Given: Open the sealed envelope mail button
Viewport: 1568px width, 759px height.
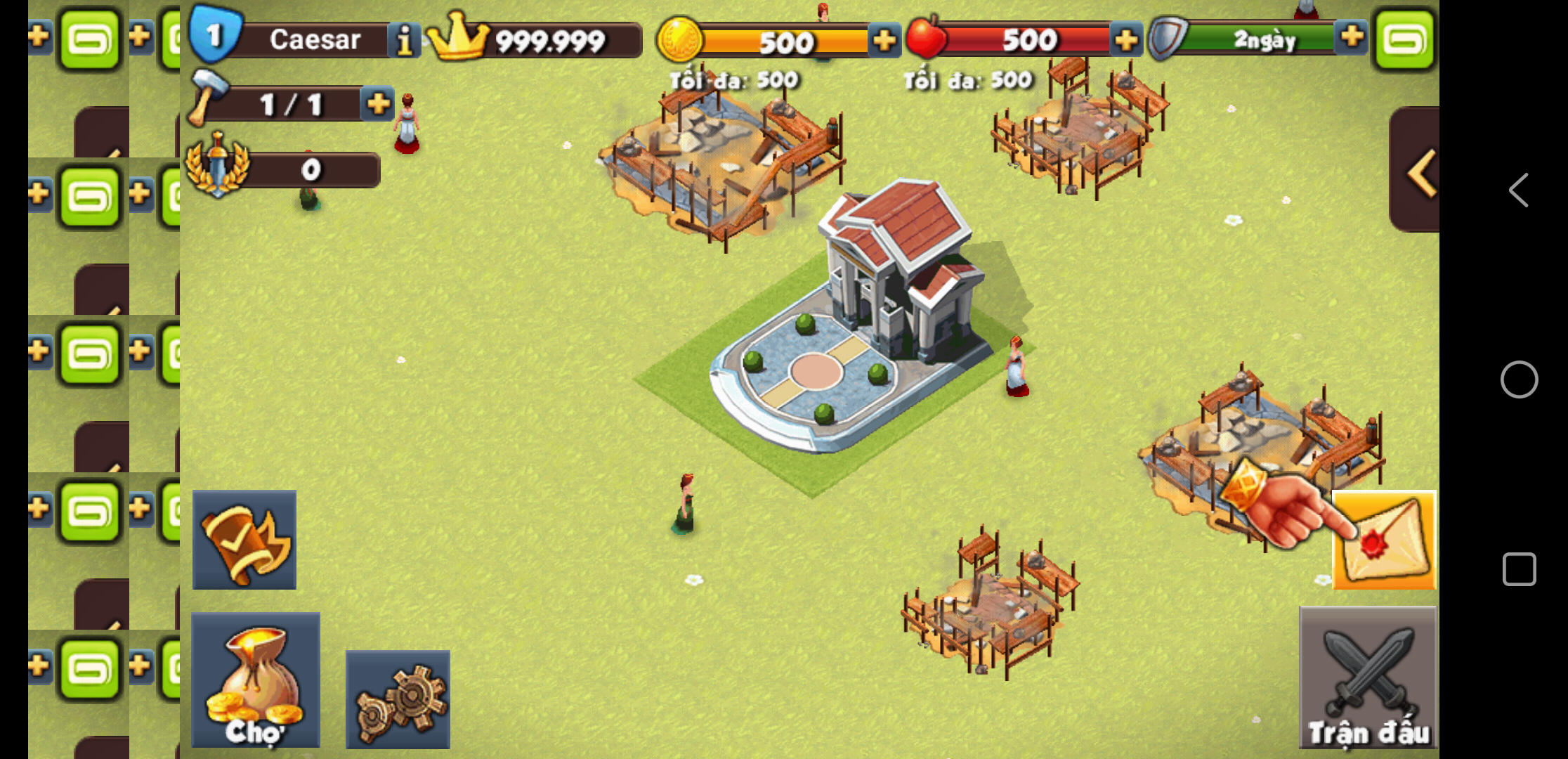Looking at the screenshot, I should coord(1384,540).
